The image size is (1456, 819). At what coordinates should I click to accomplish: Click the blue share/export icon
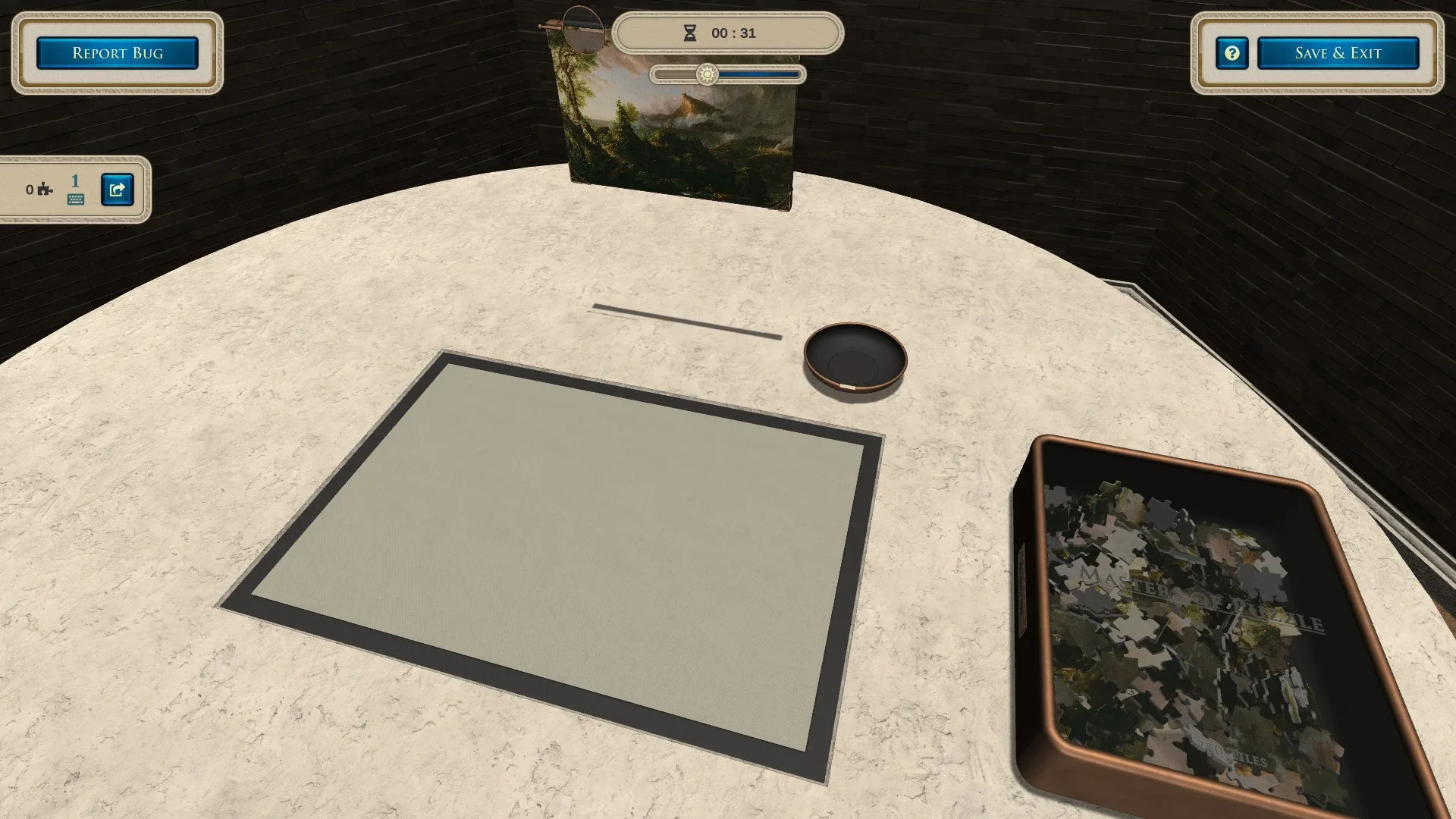115,190
